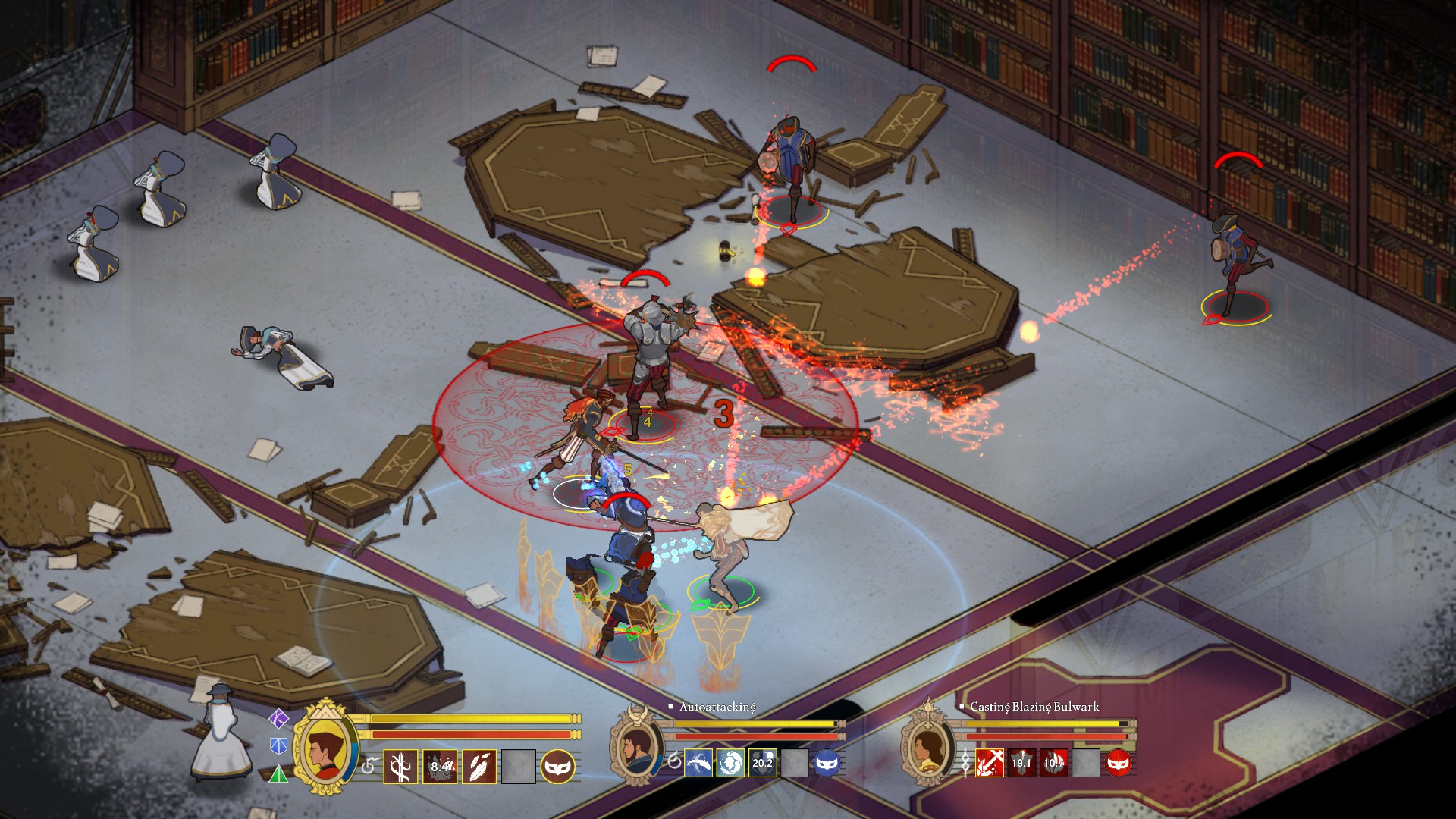1456x819 pixels.
Task: Use the blue swirling orb ability
Action: pos(730,763)
